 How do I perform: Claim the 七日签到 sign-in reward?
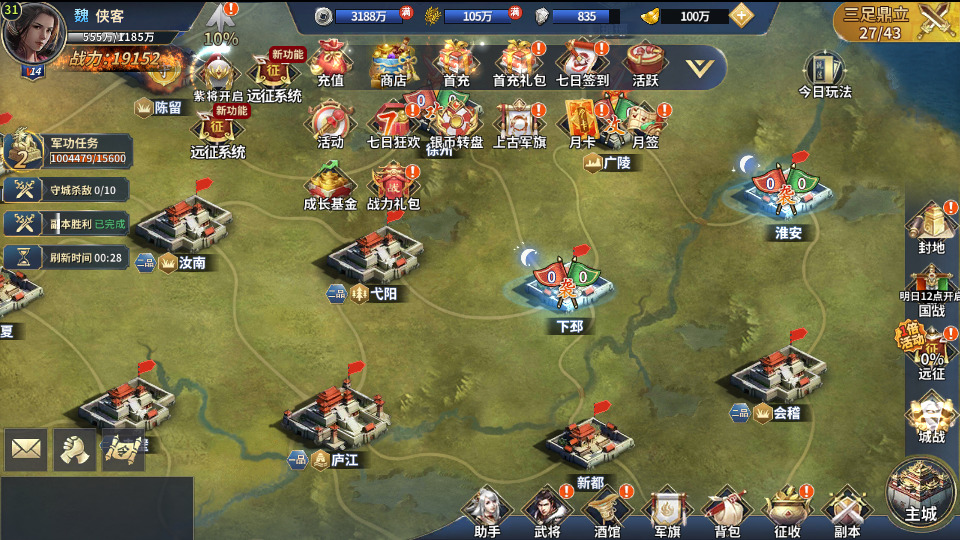click(582, 63)
